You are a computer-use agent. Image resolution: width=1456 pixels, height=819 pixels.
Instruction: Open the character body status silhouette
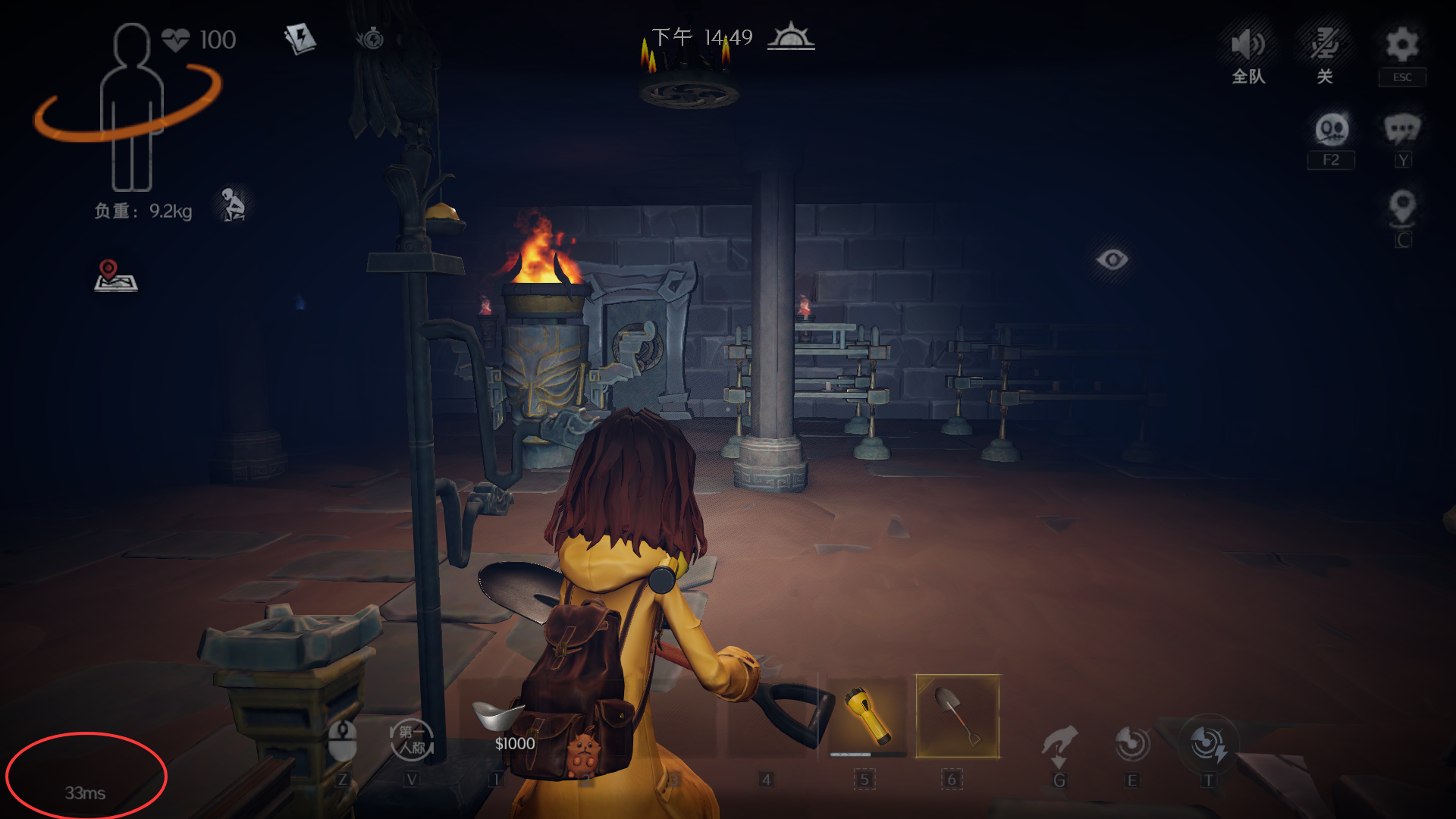click(x=131, y=106)
